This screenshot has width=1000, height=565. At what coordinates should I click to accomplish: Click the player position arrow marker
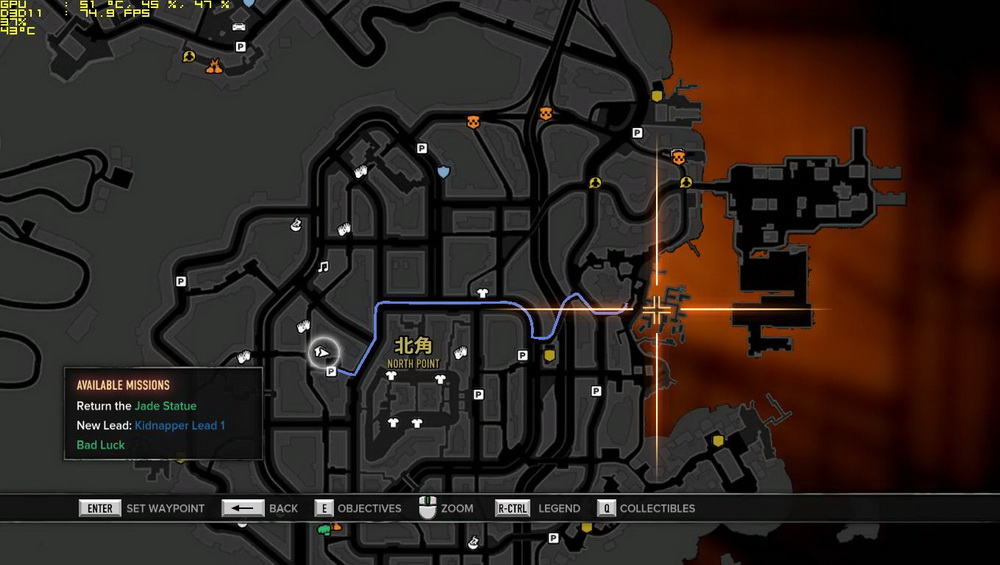click(x=323, y=352)
